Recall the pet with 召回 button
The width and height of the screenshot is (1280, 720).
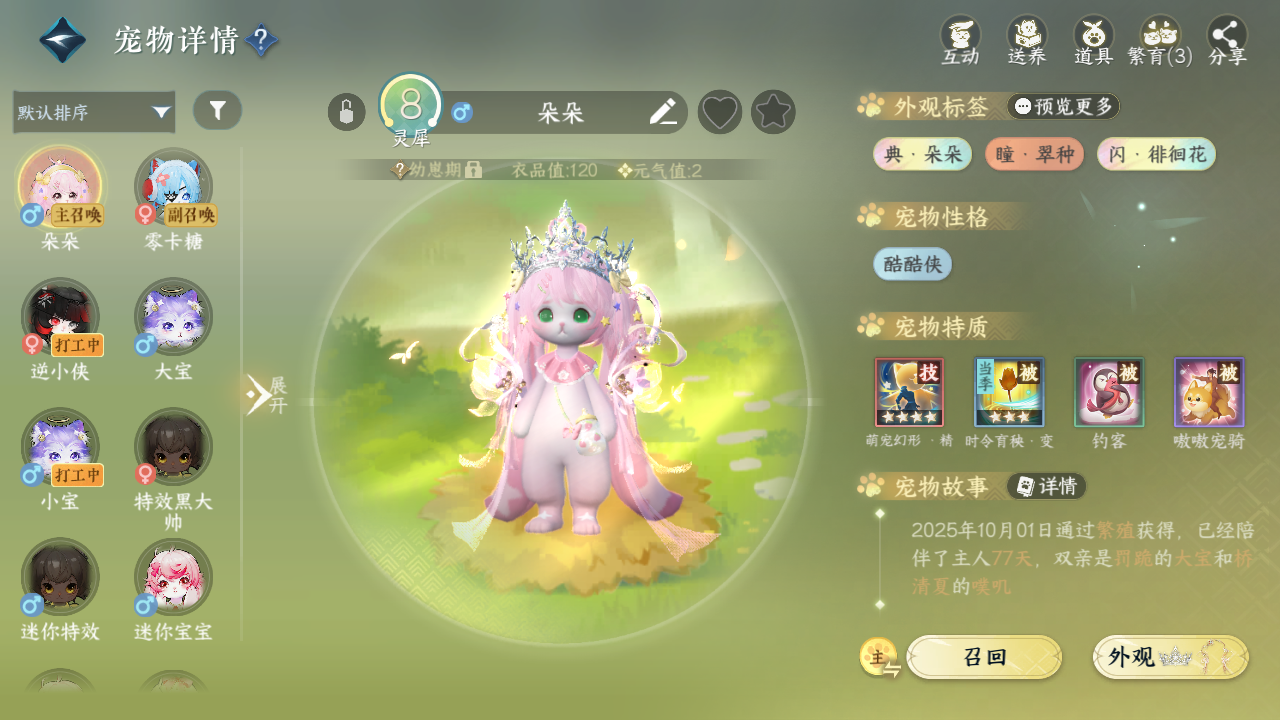[x=984, y=657]
